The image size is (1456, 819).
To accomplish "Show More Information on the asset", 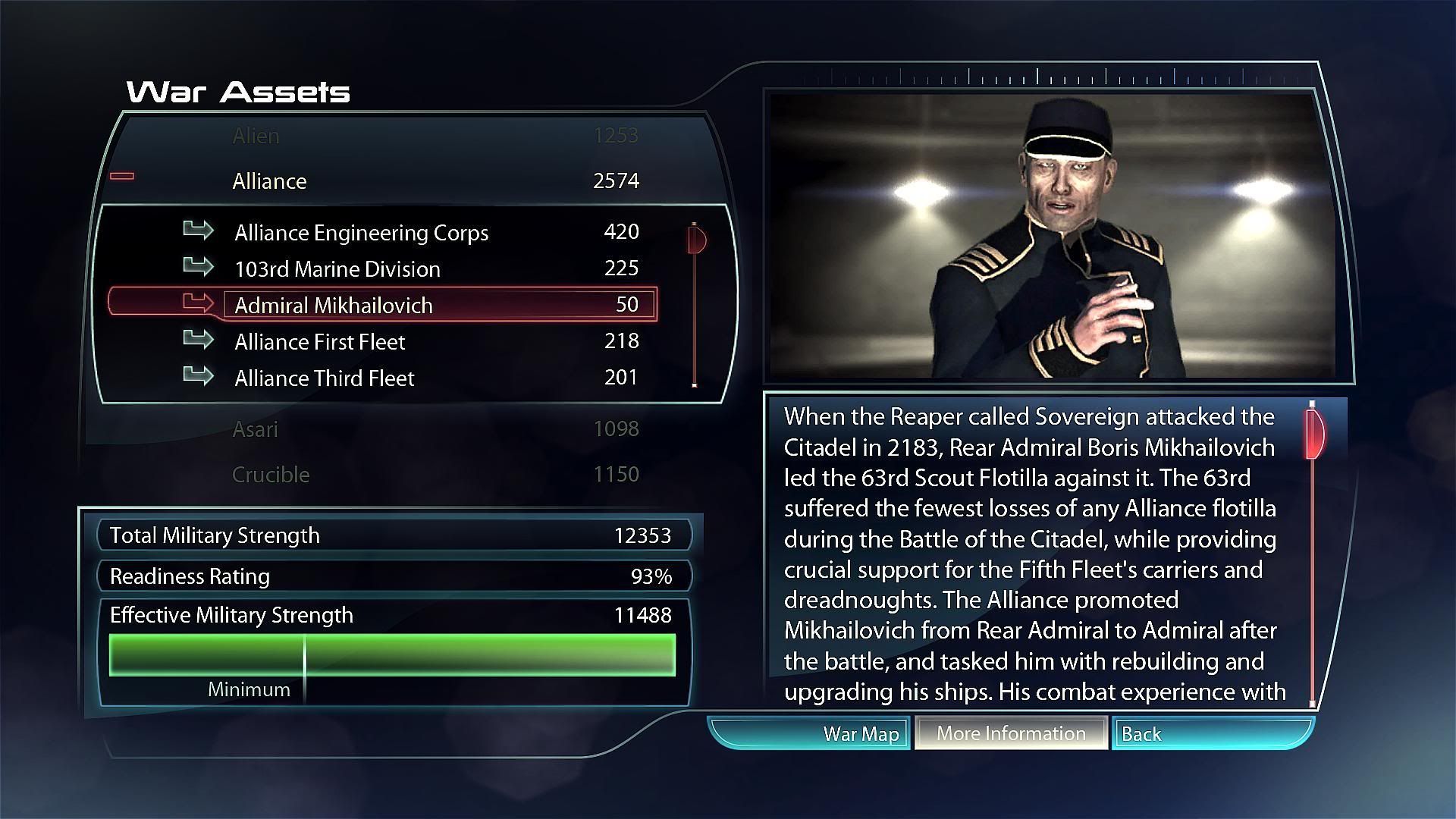I will 1011,733.
